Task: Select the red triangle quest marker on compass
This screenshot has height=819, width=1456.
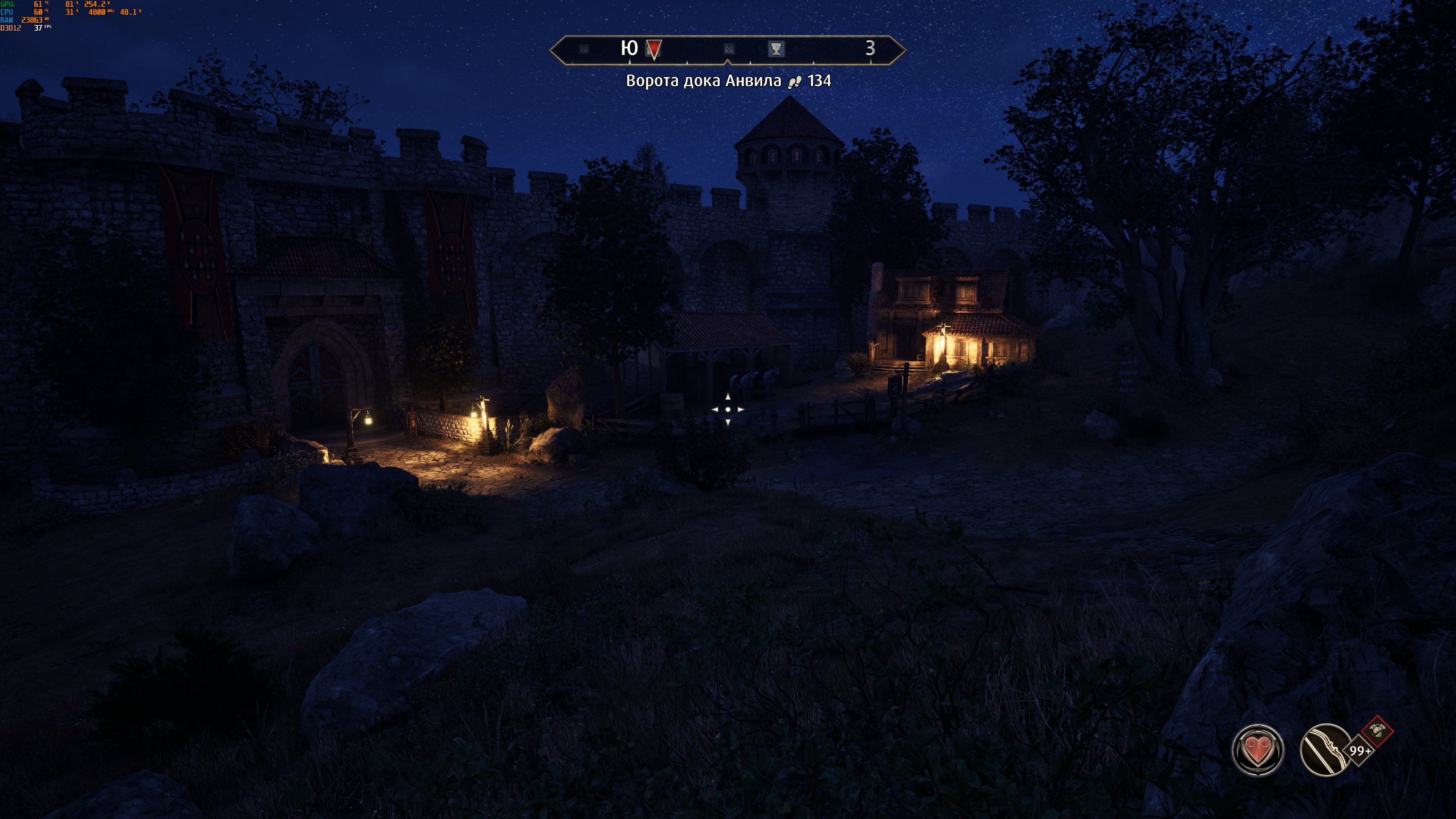Action: click(x=654, y=49)
